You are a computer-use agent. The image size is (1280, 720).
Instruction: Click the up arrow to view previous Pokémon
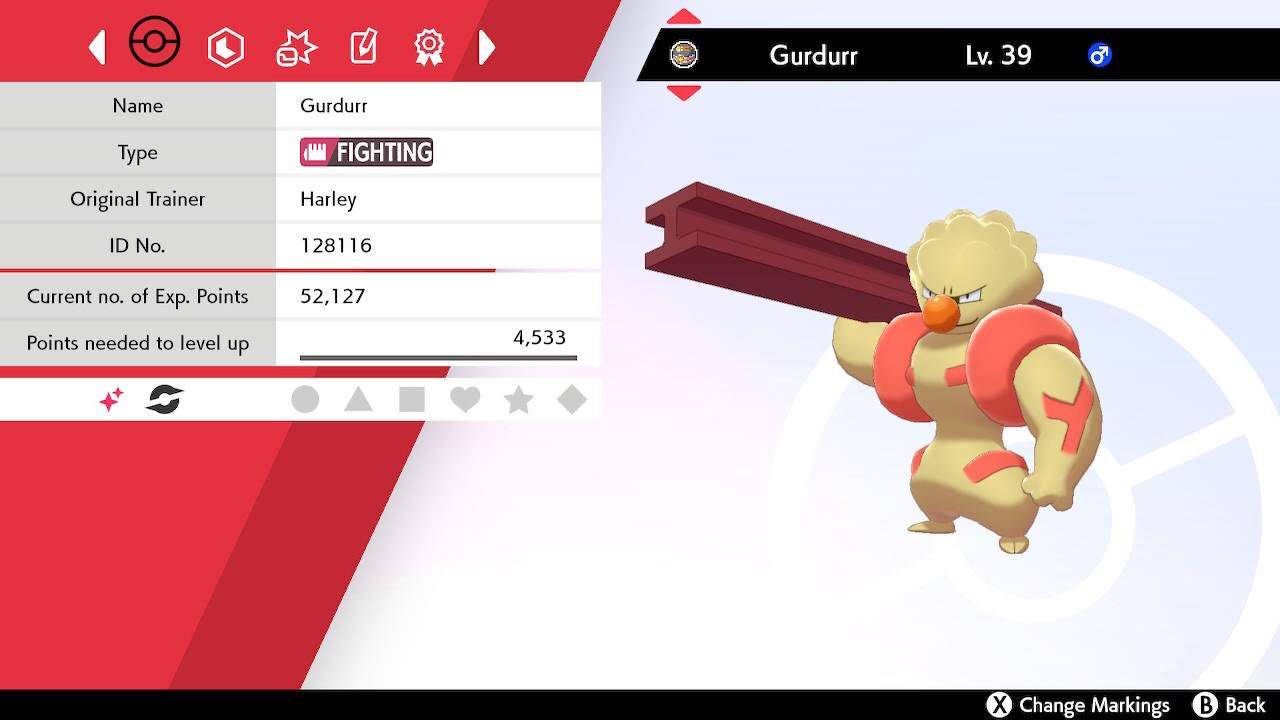[685, 15]
